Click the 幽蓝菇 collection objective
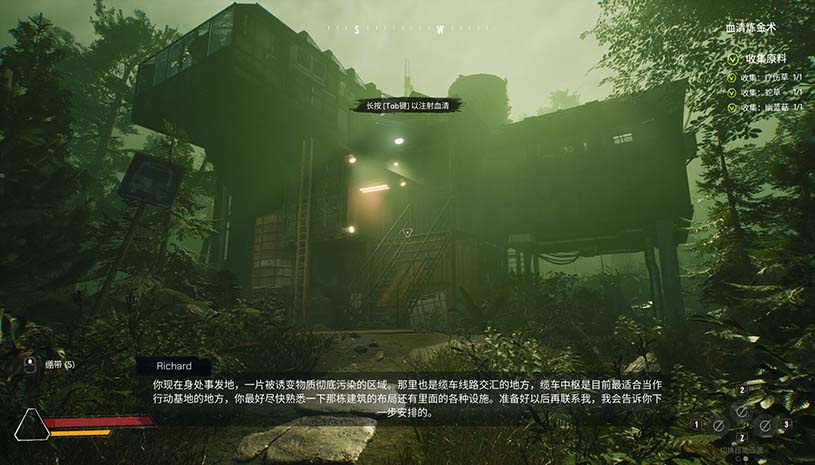The width and height of the screenshot is (815, 465). [770, 107]
